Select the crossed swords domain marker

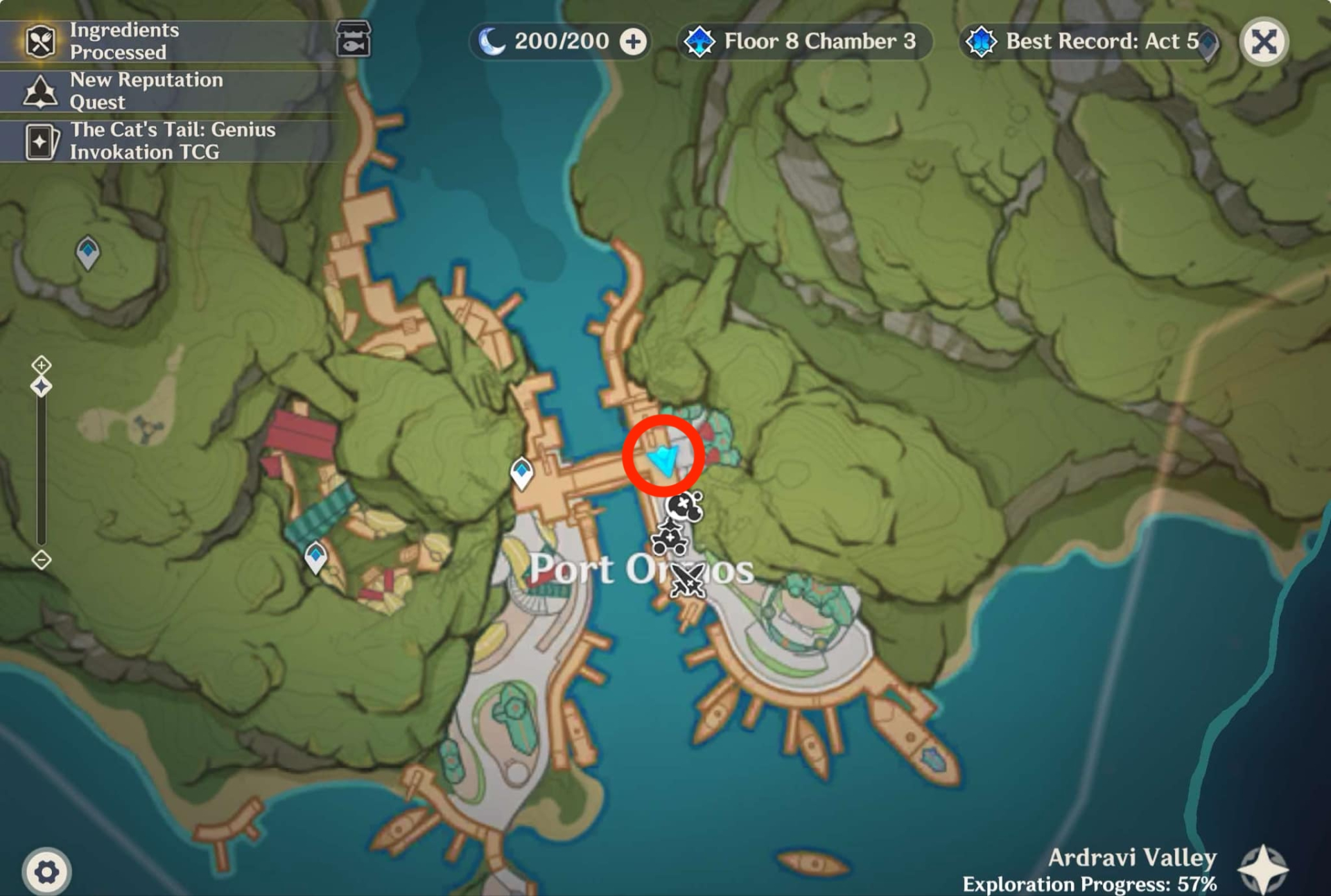688,582
